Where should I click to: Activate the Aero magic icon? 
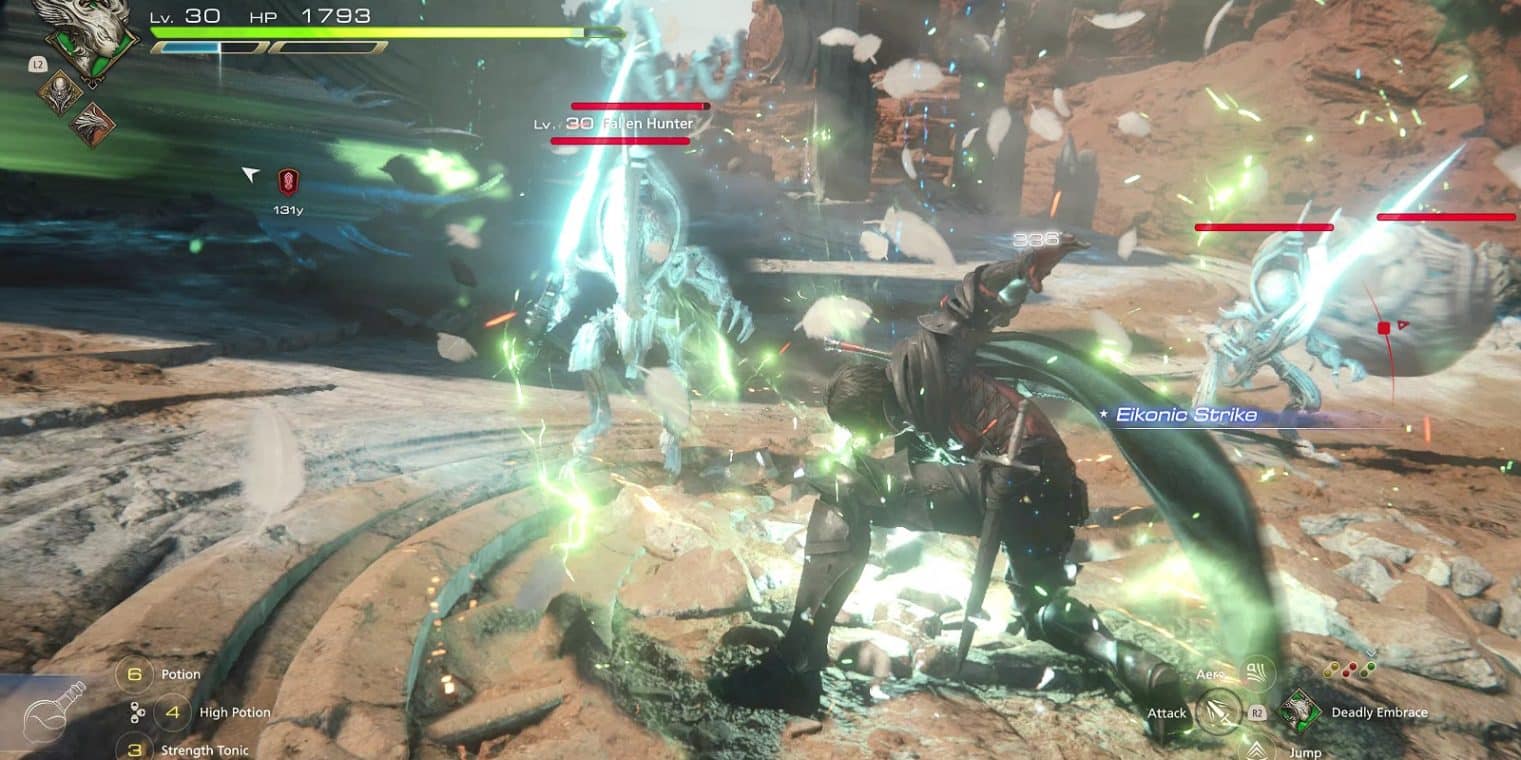1255,672
